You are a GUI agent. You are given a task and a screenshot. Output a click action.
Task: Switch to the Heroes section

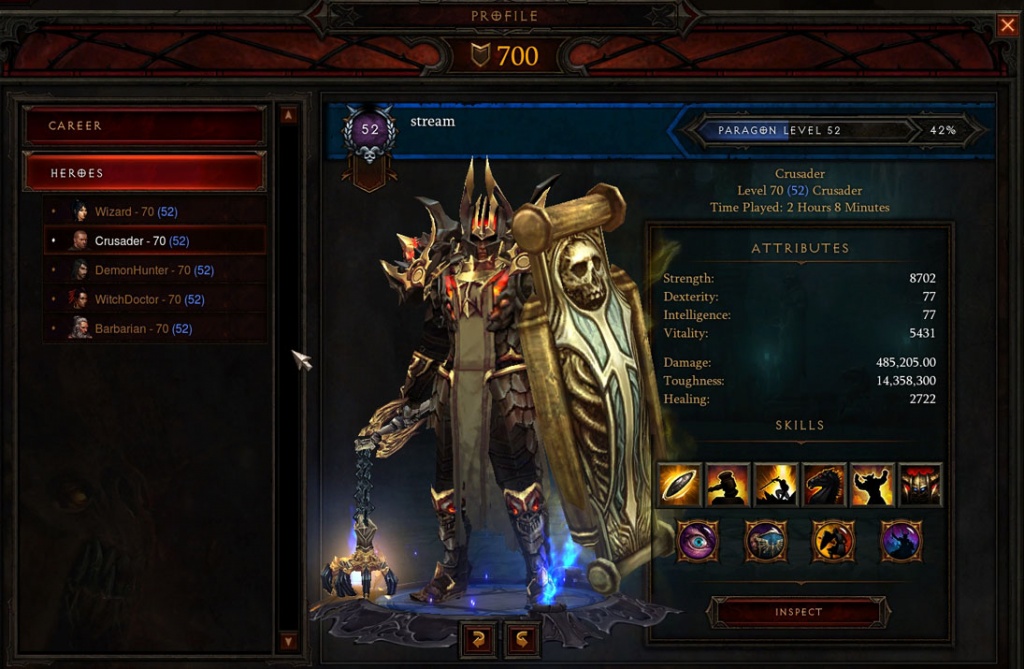[x=144, y=173]
